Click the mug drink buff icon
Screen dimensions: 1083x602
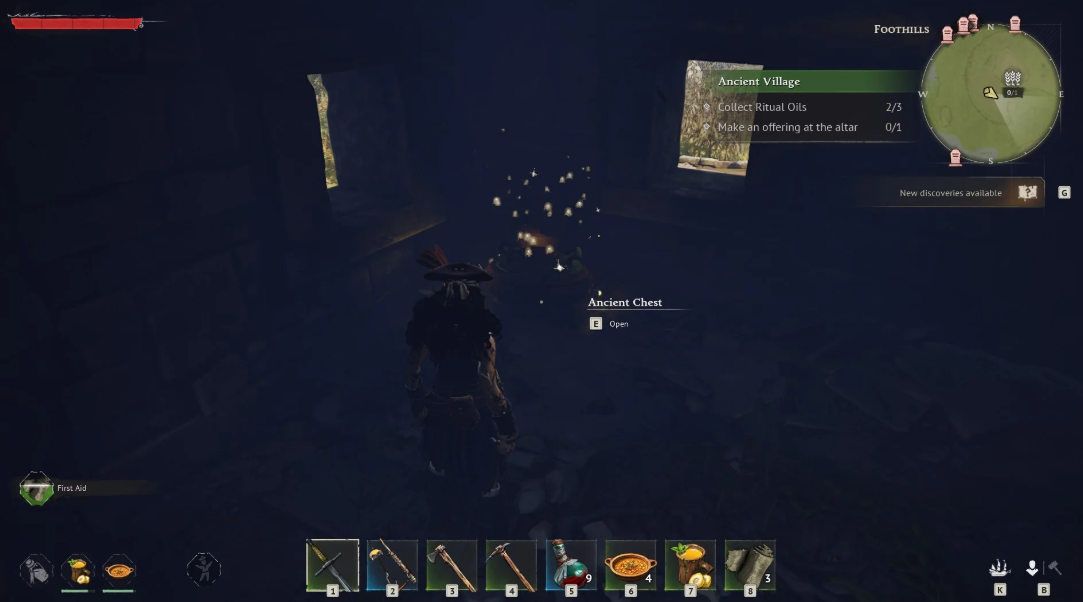(77, 571)
